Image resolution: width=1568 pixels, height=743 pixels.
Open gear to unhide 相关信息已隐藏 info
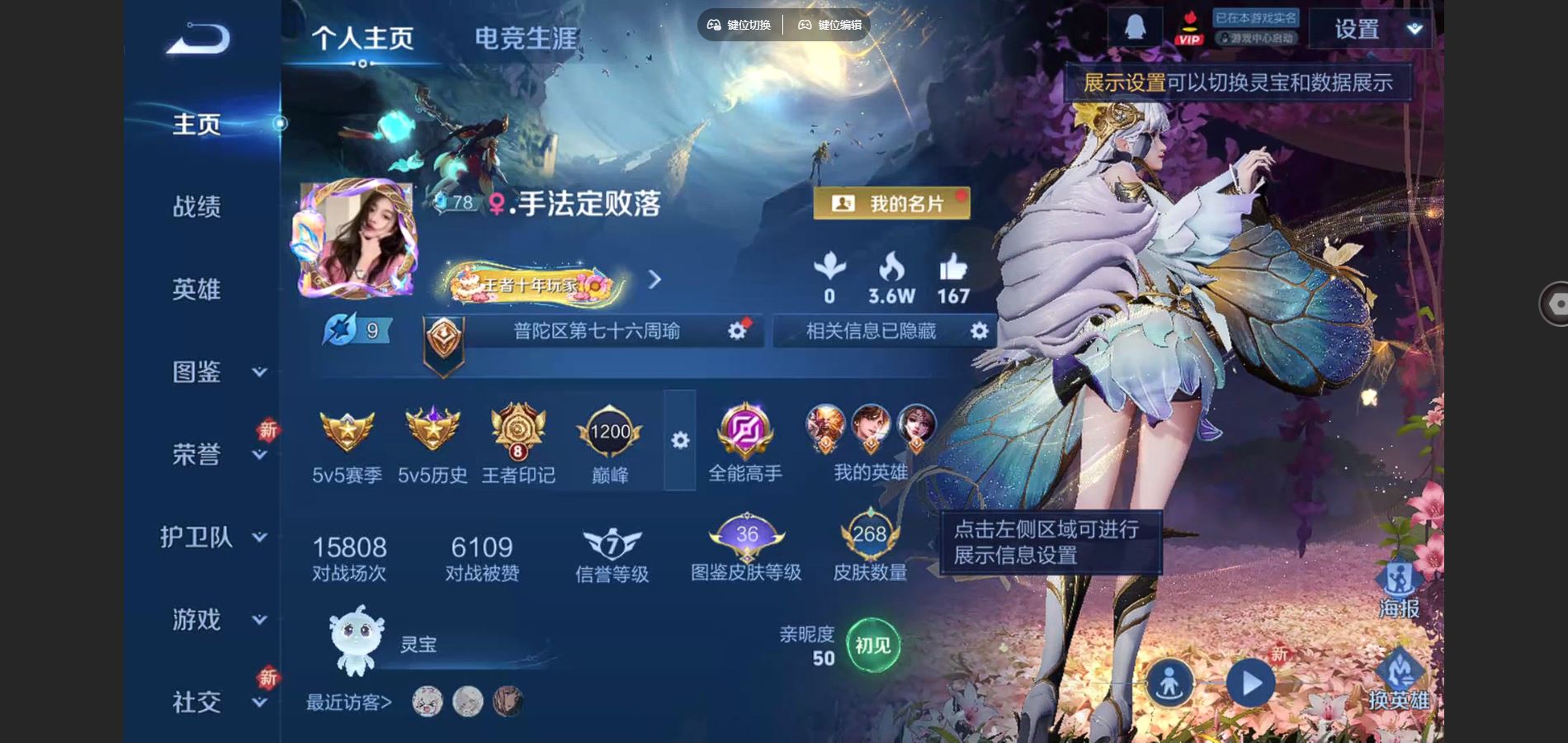coord(979,331)
